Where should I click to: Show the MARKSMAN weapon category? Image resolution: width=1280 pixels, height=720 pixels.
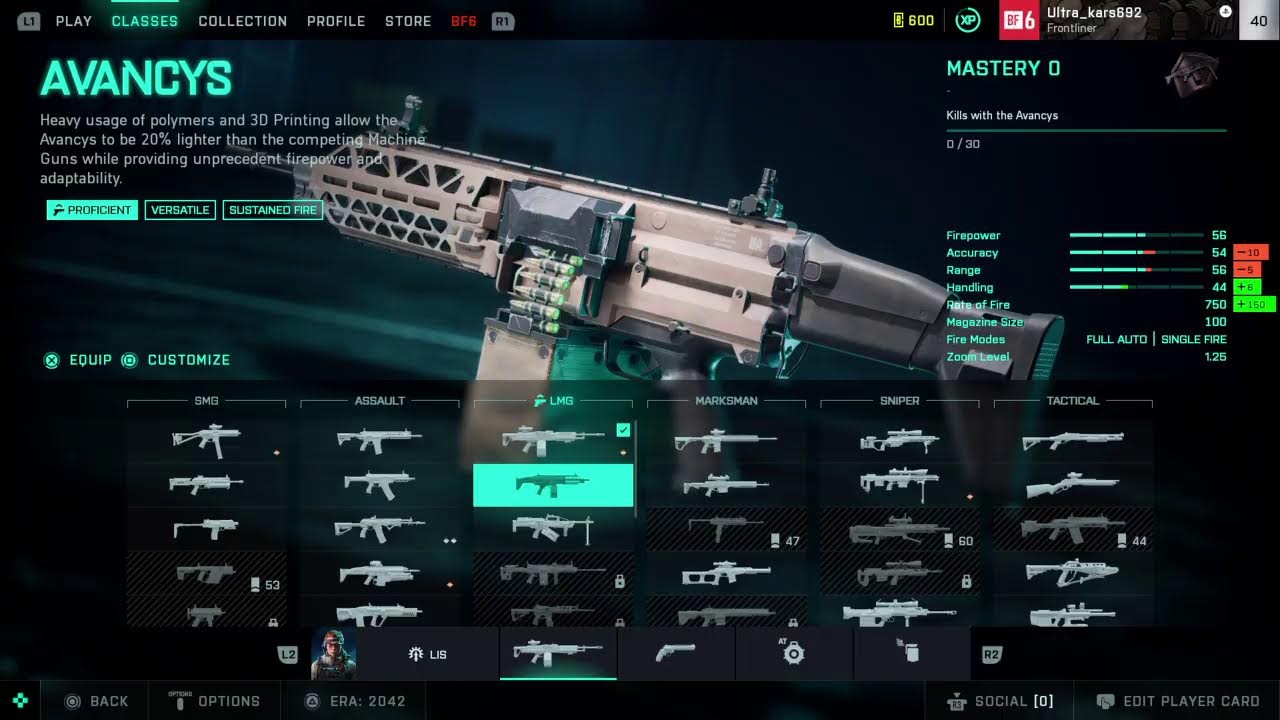pos(726,401)
